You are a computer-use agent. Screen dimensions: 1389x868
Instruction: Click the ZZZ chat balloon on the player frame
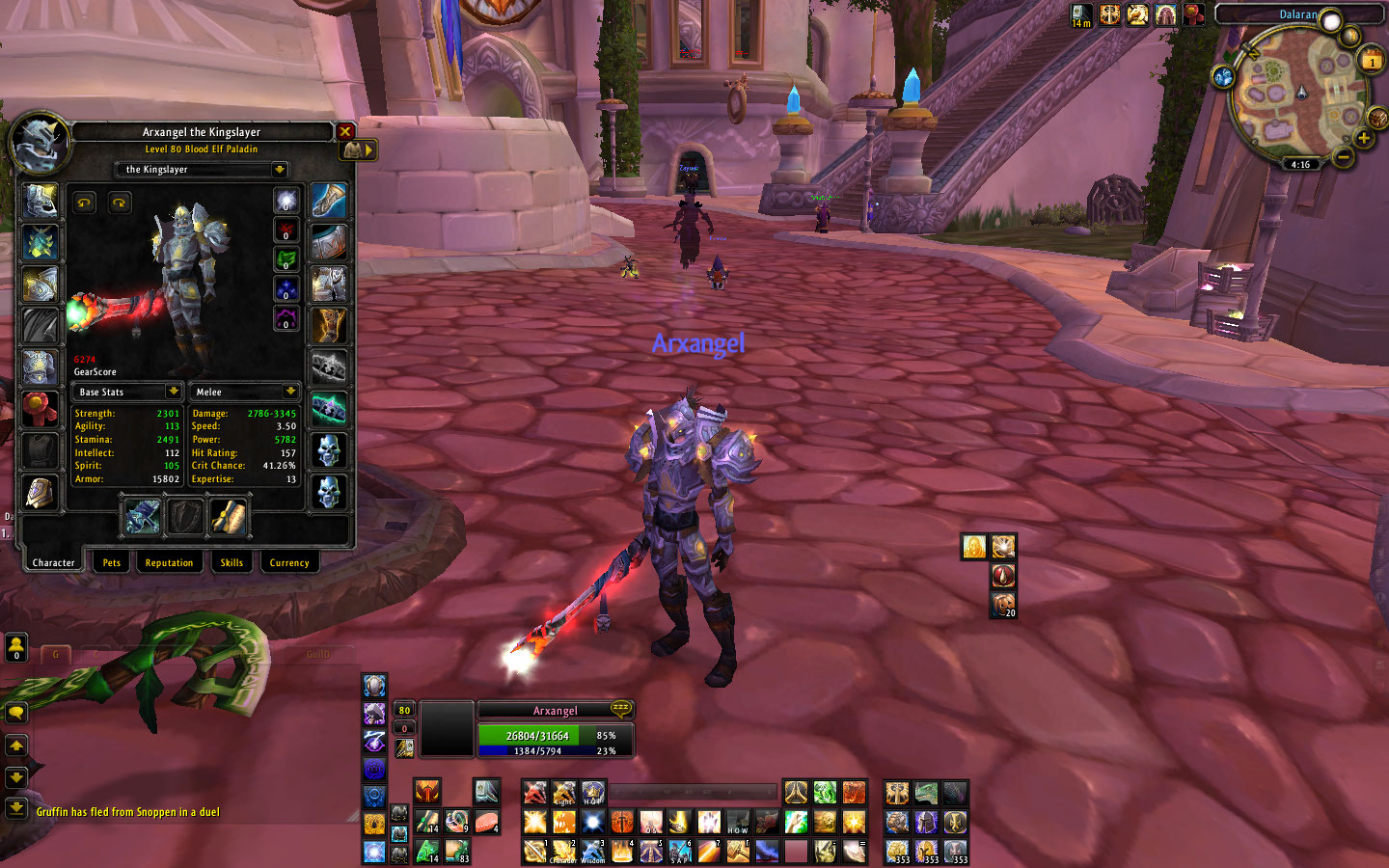(622, 709)
